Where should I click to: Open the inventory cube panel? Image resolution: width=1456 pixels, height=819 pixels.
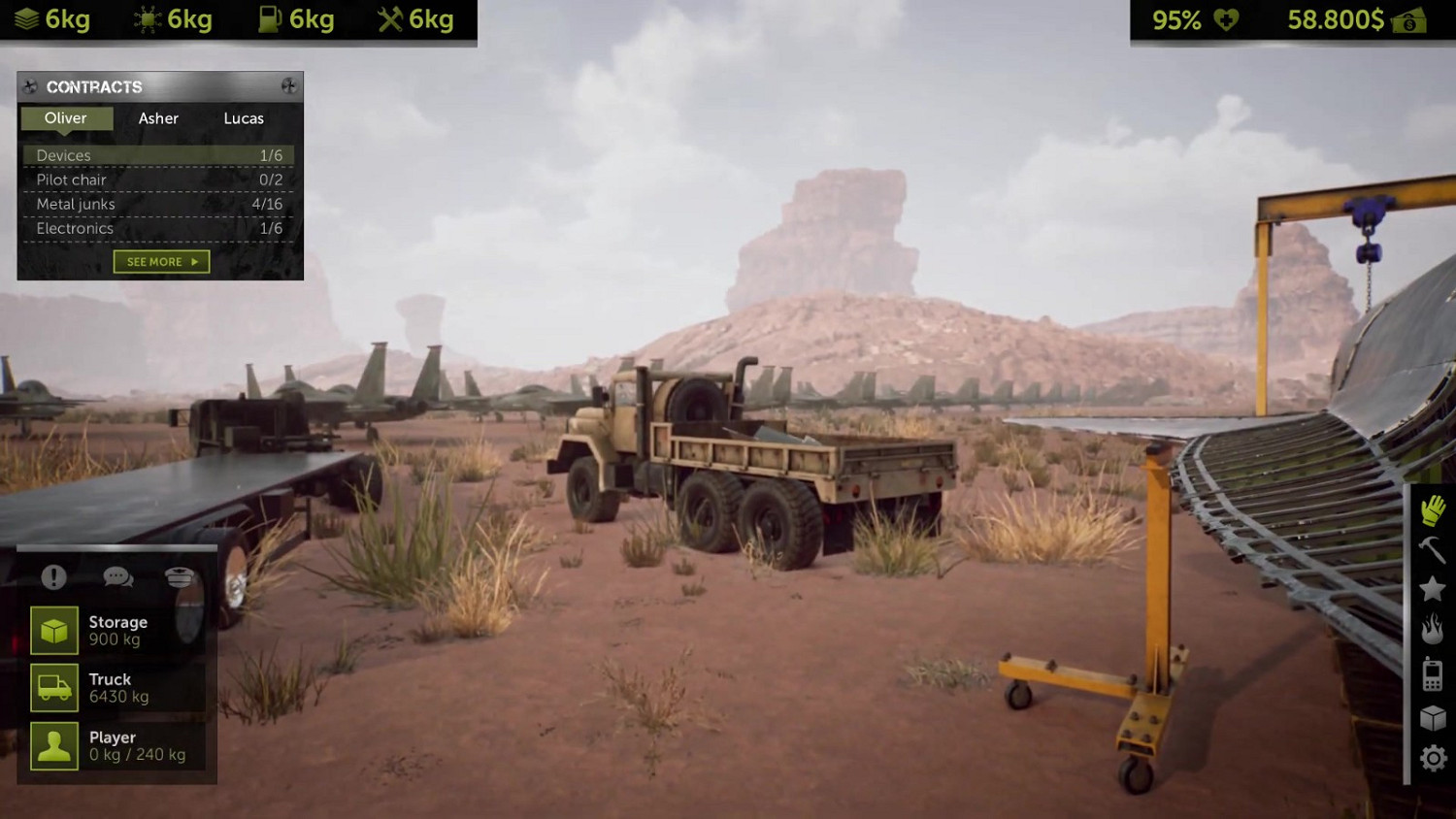click(1432, 716)
